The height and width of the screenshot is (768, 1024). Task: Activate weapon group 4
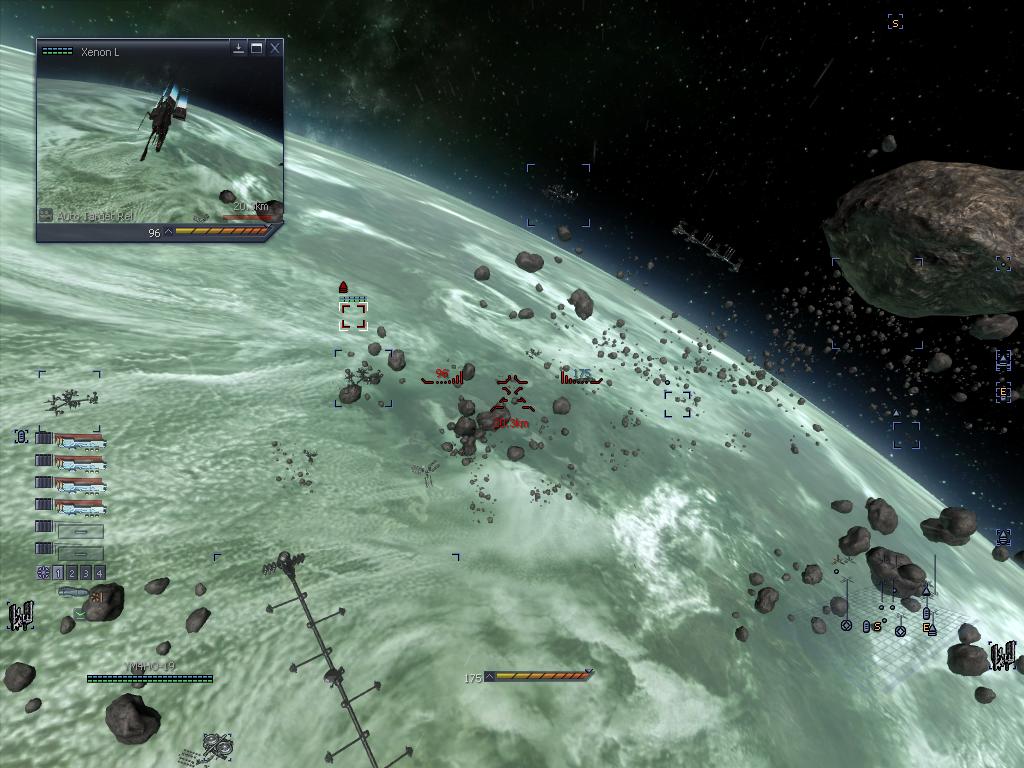pyautogui.click(x=99, y=573)
